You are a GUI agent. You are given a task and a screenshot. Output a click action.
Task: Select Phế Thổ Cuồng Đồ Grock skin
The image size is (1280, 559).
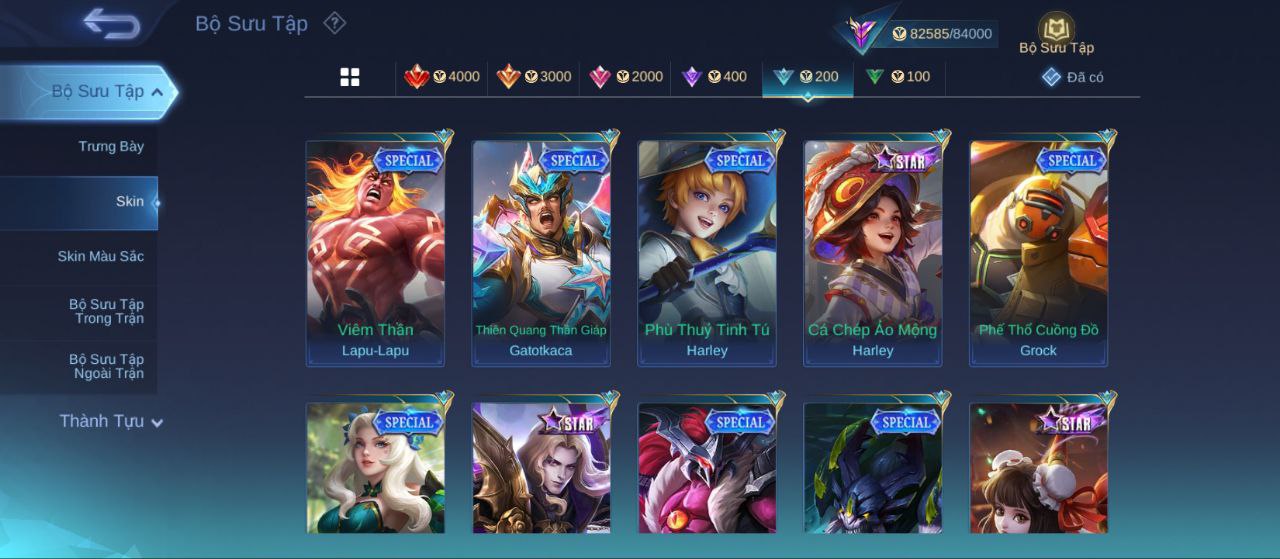click(x=1039, y=252)
